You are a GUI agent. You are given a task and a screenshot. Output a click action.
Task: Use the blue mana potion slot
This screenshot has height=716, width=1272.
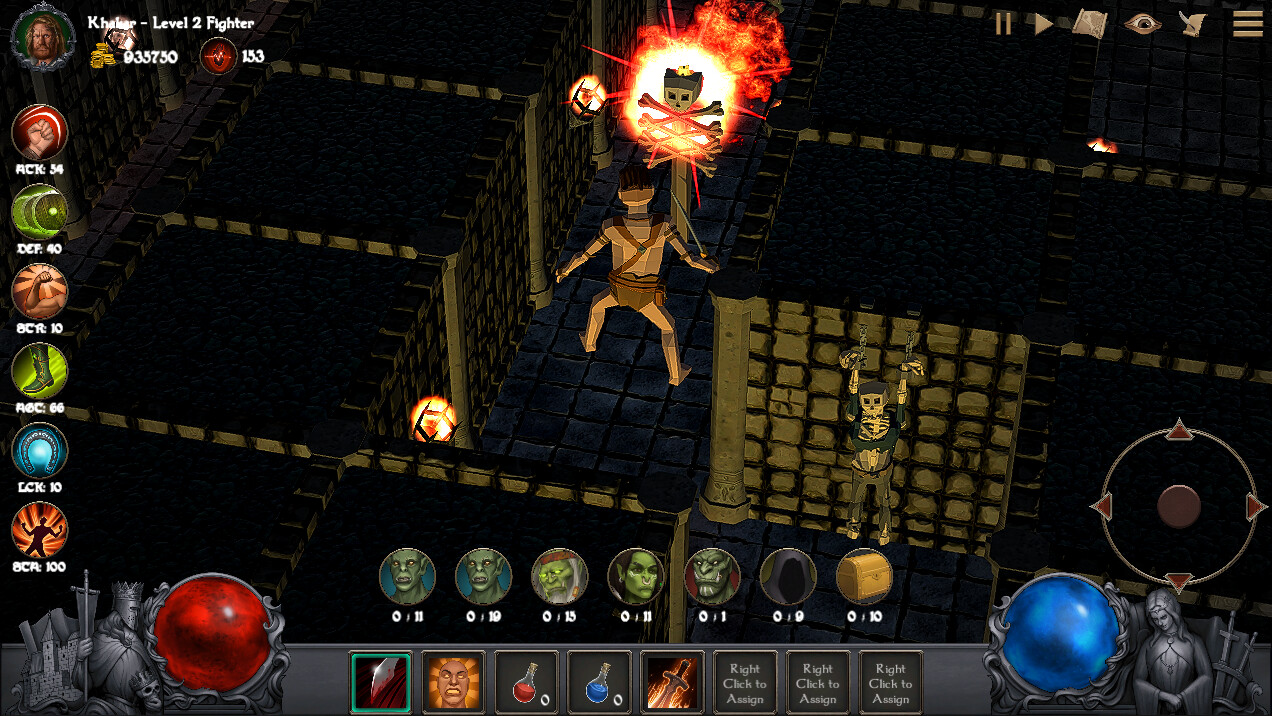599,683
